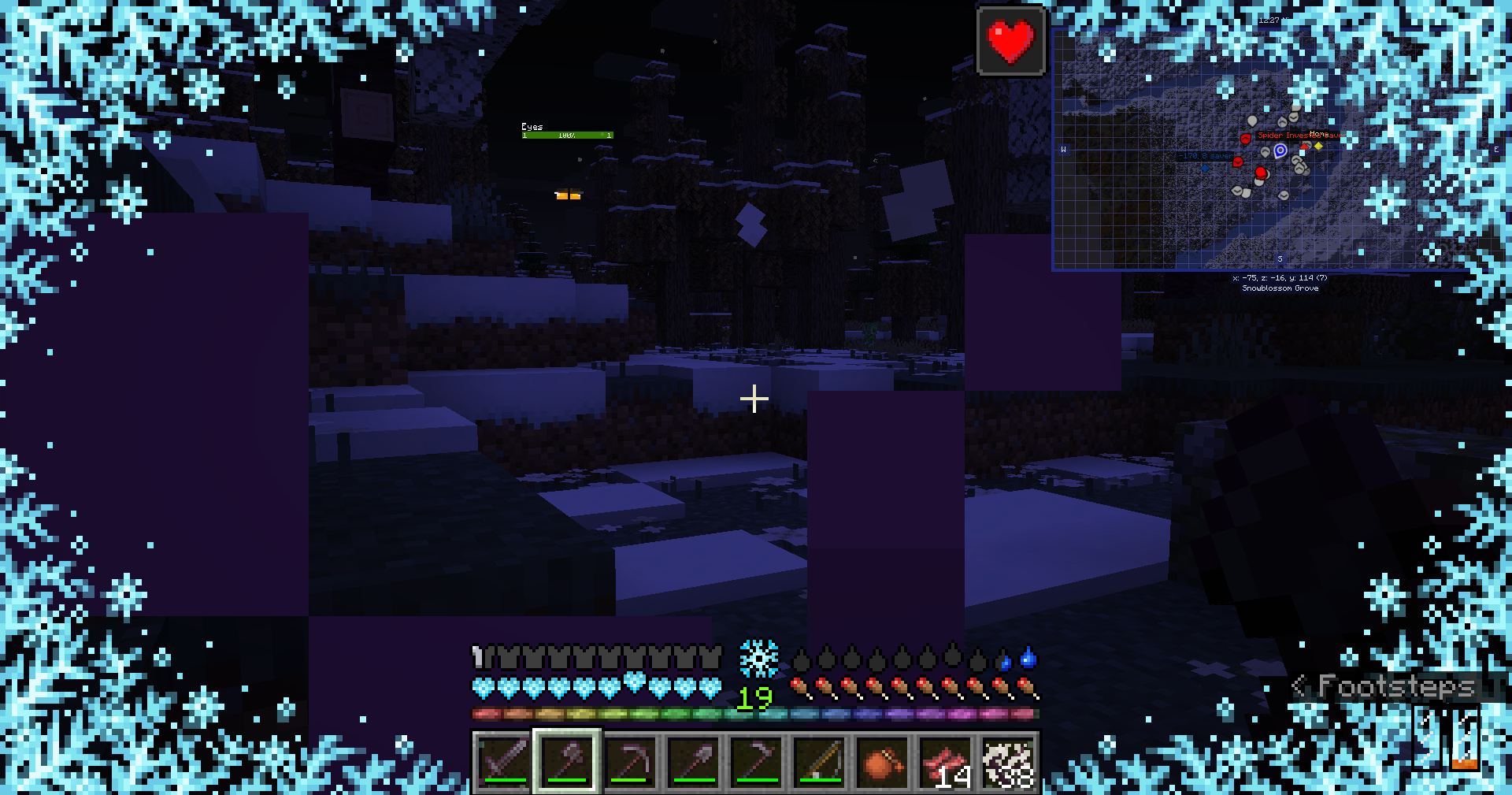Screen dimensions: 1512x795
Task: Click the coordinates text under the minimap
Action: 1281,277
